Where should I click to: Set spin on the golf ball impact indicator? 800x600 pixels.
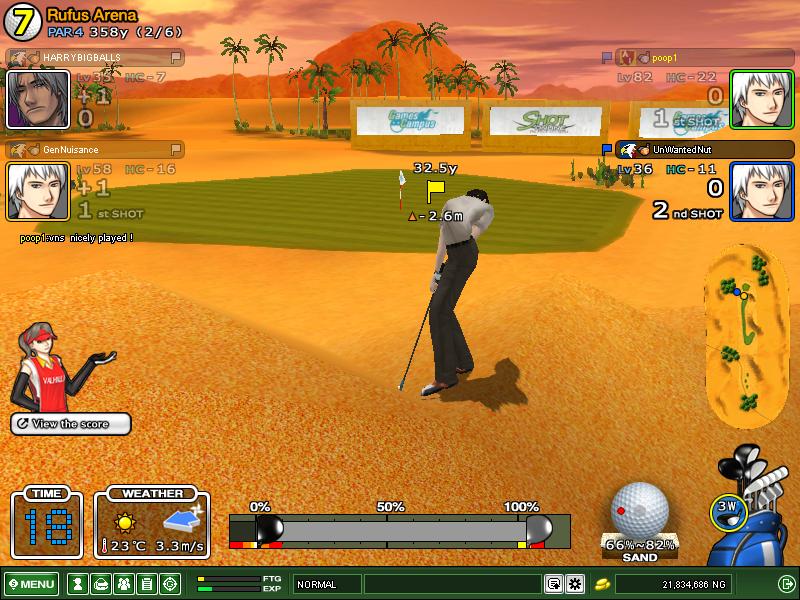[639, 511]
